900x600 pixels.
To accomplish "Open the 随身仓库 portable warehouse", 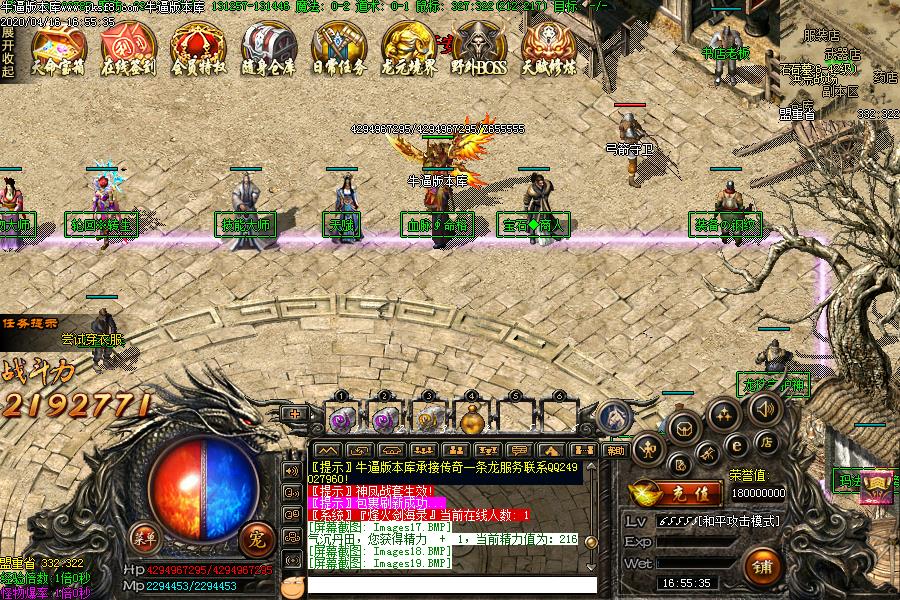I will coord(267,48).
